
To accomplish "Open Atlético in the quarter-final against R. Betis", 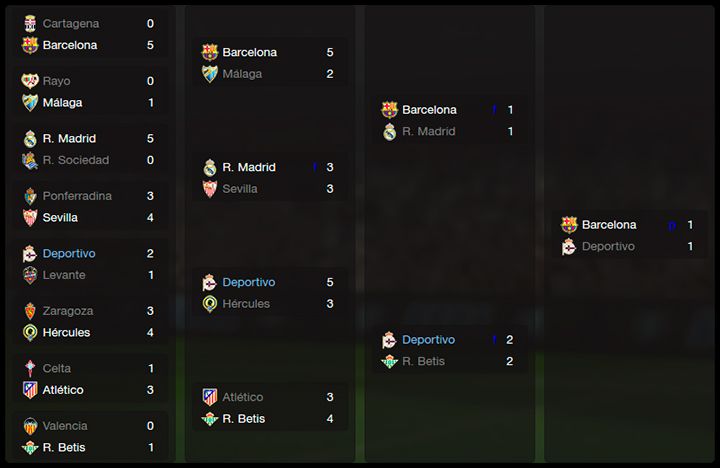I will pyautogui.click(x=243, y=397).
